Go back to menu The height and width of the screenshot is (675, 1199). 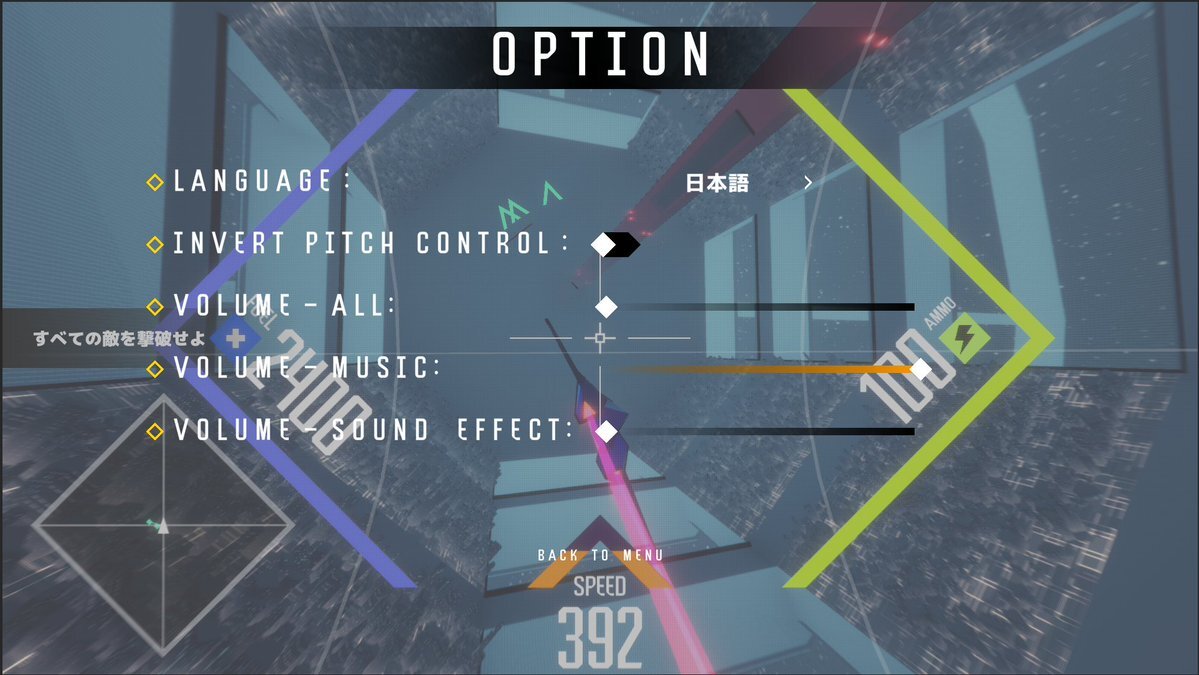[599, 555]
